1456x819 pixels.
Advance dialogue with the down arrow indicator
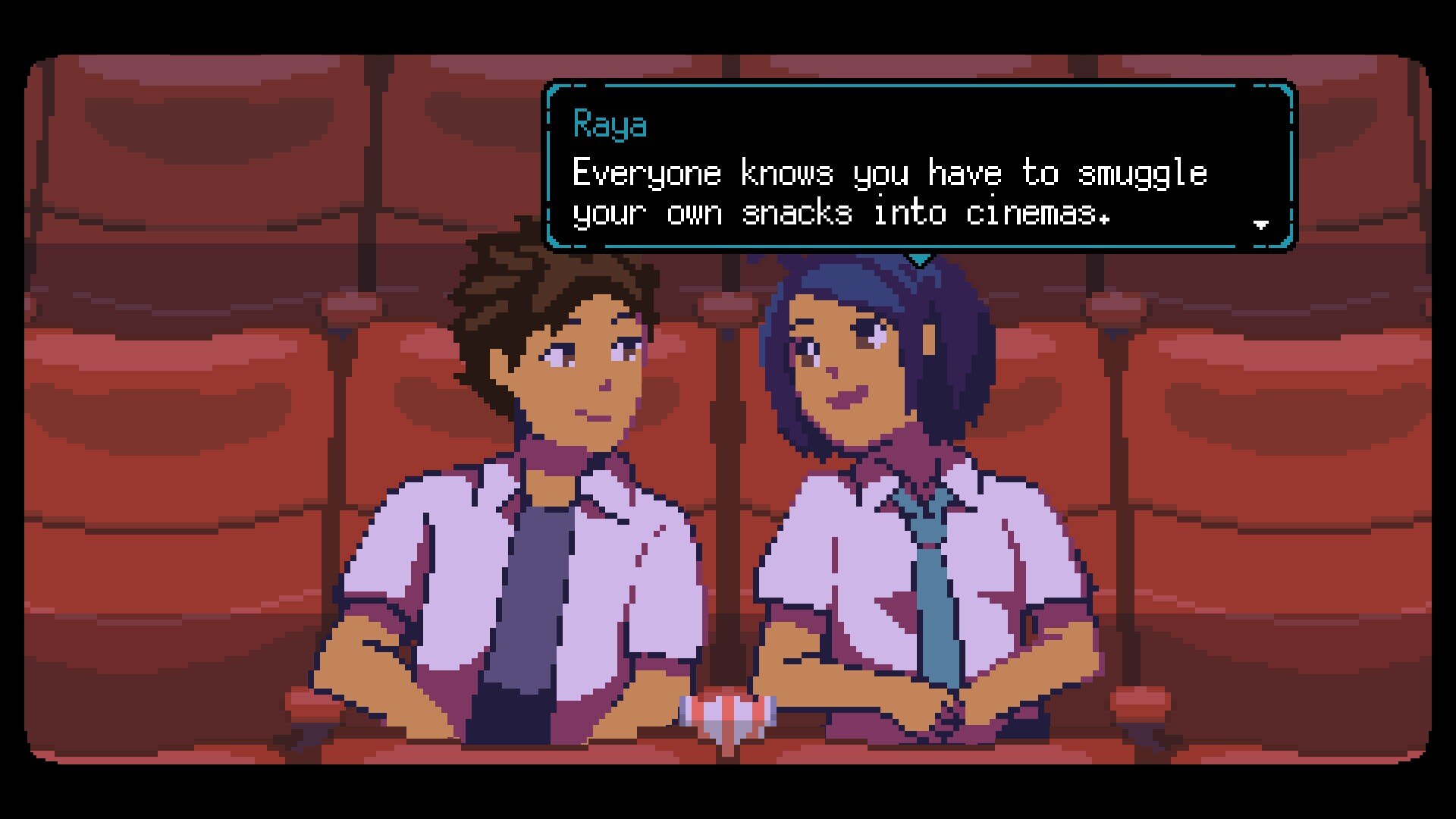click(x=1261, y=224)
